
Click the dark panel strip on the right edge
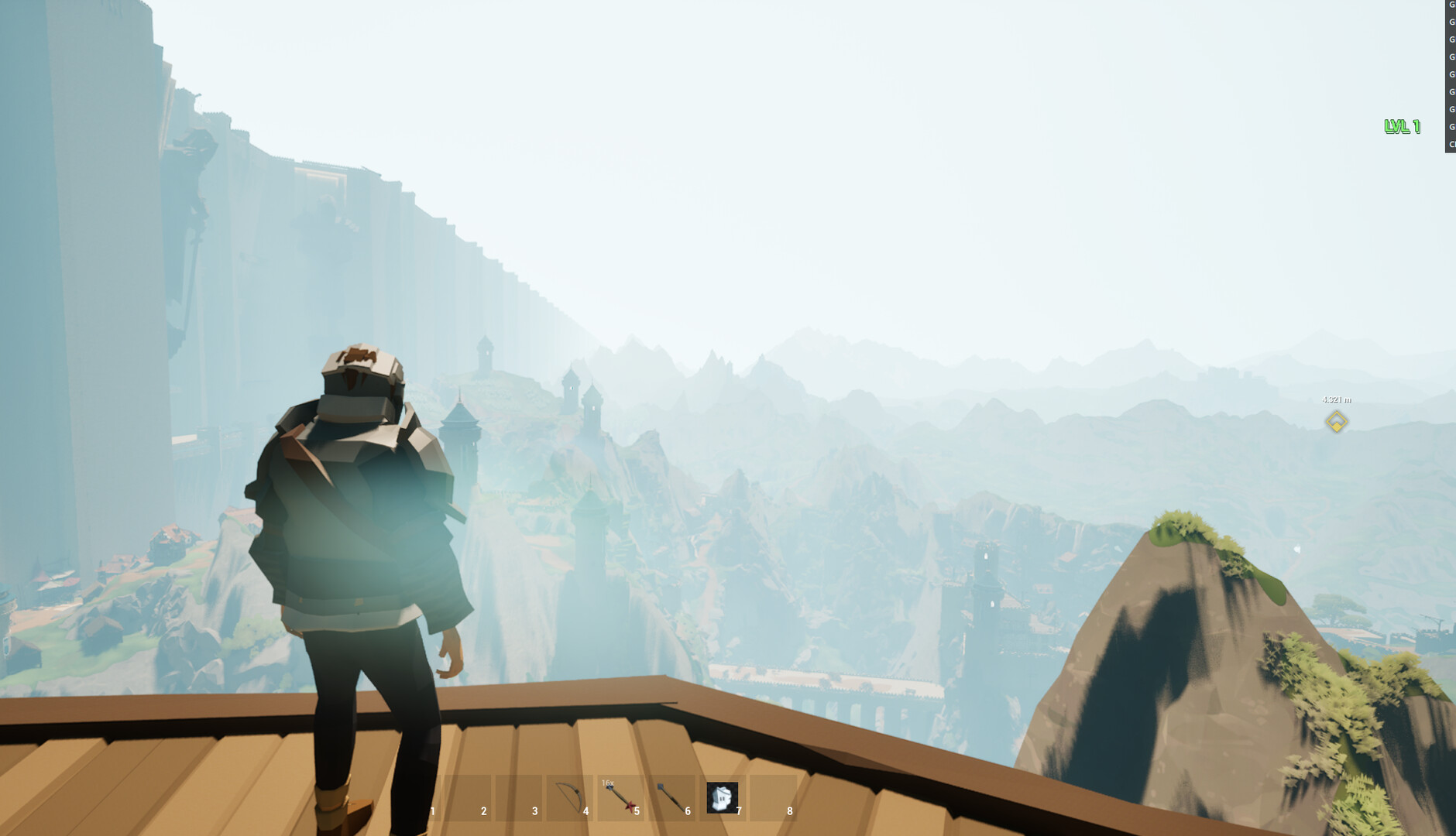click(1451, 77)
